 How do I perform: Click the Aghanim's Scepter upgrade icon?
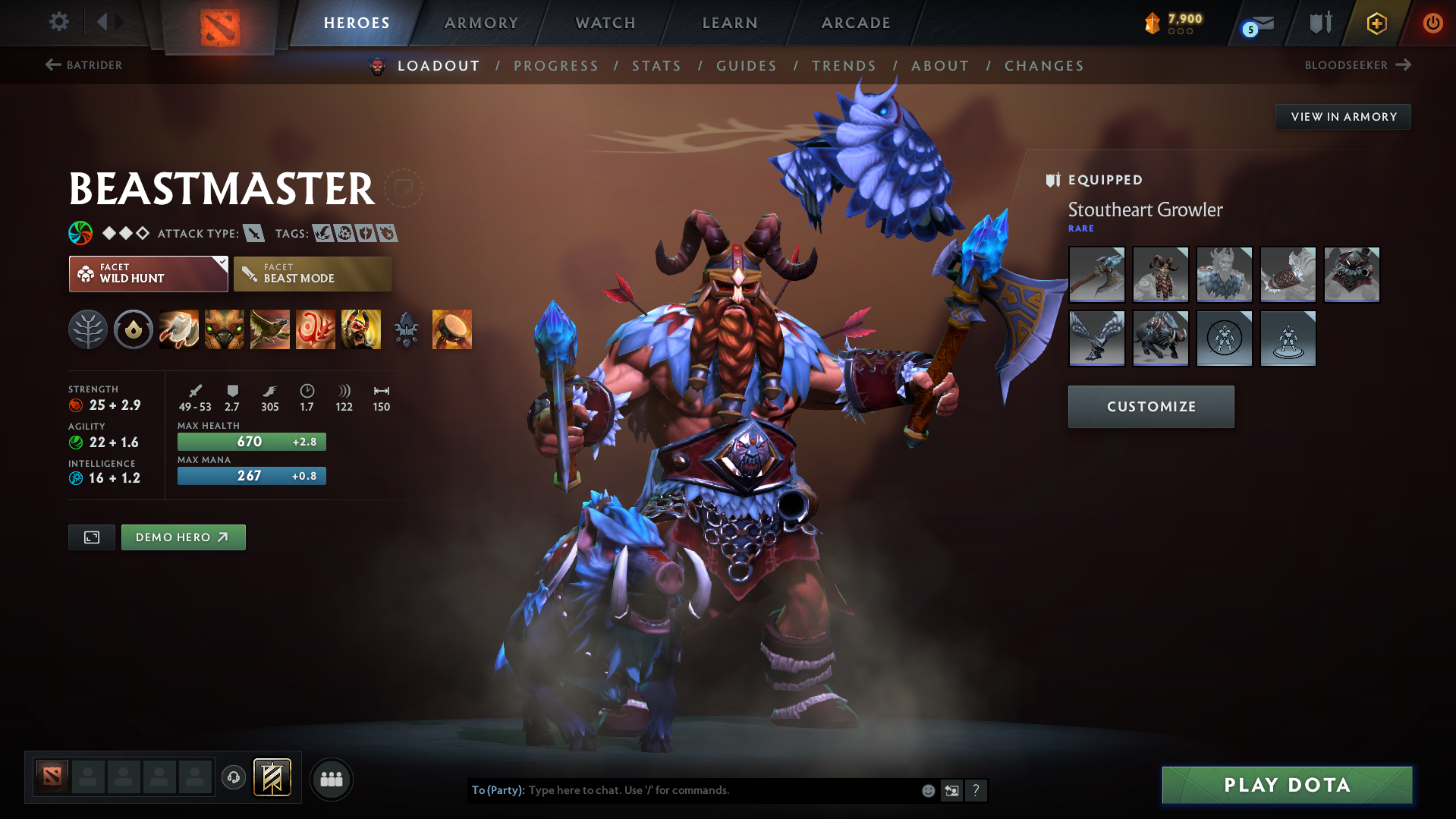coord(407,329)
